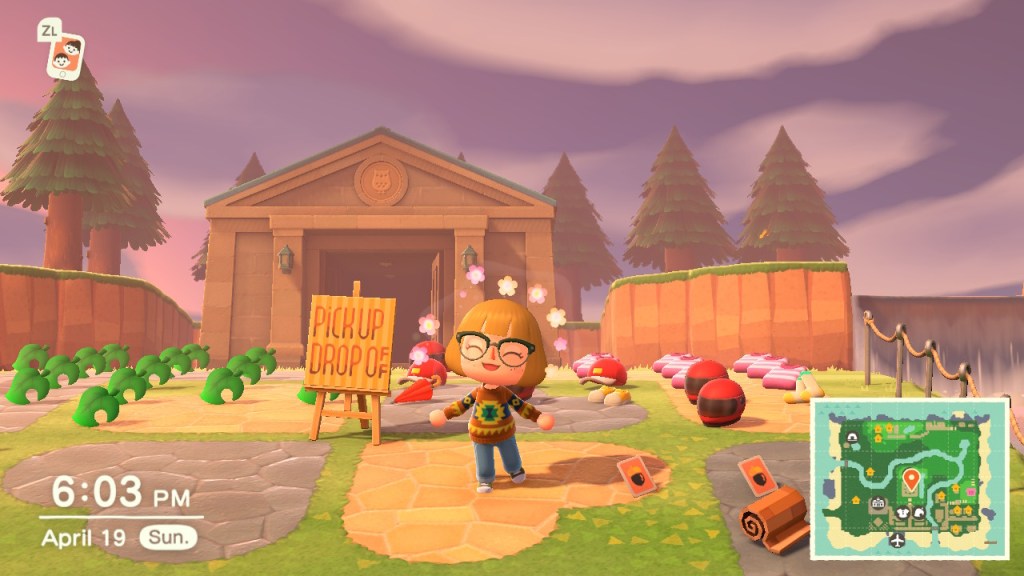Select the orange location pin on the minimap

point(911,481)
